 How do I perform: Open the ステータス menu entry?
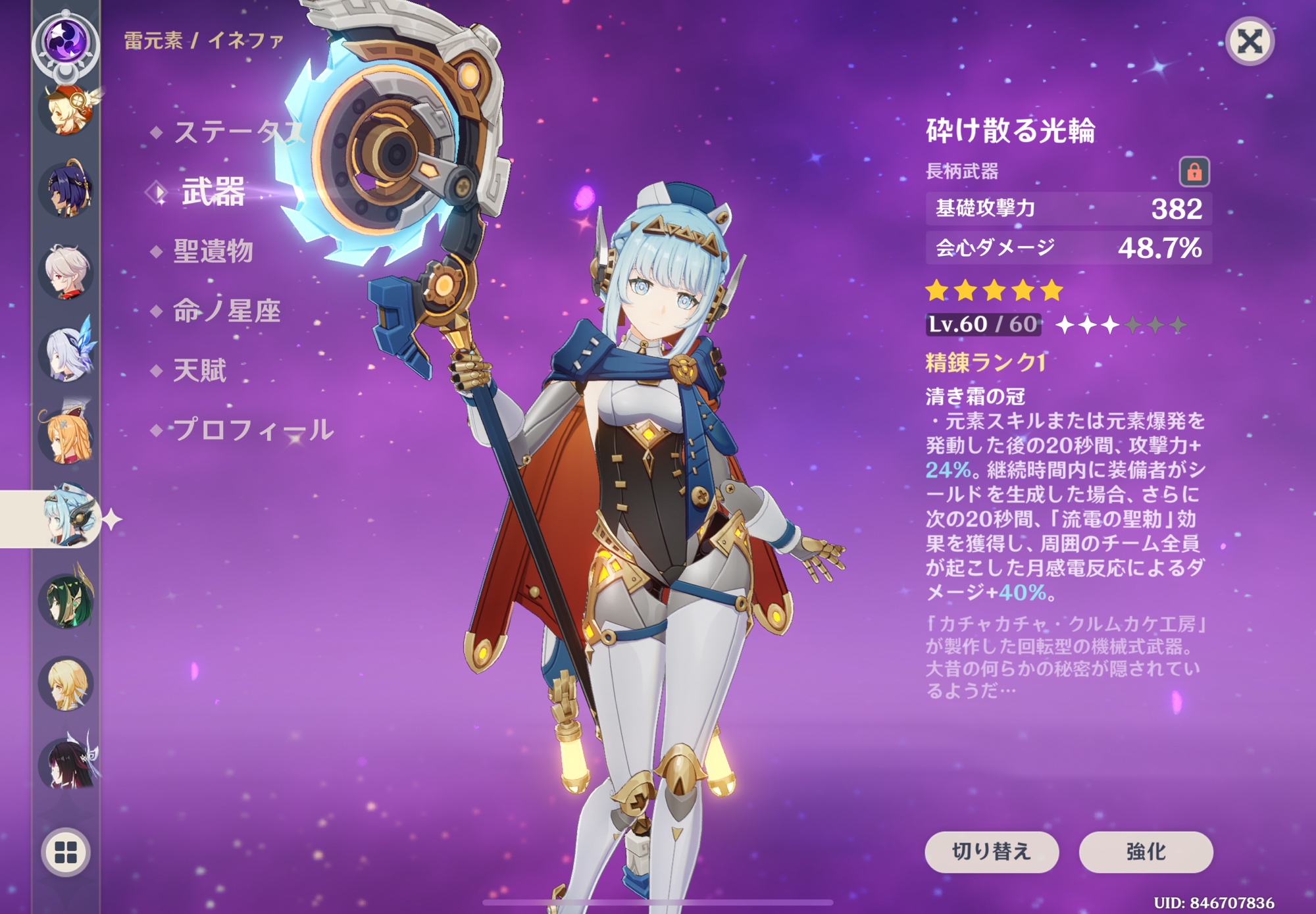coord(238,132)
